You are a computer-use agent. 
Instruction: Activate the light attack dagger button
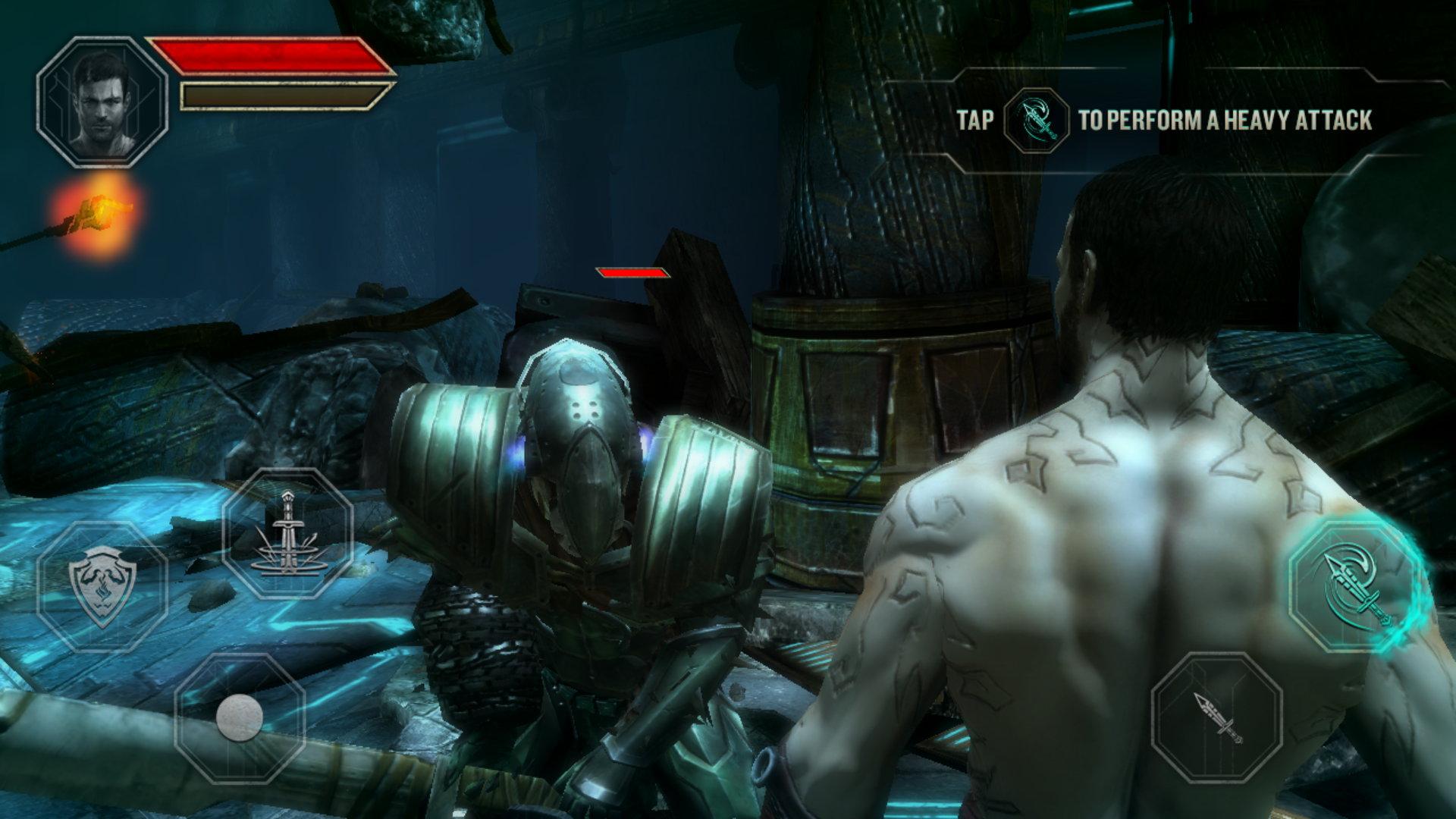click(1216, 717)
